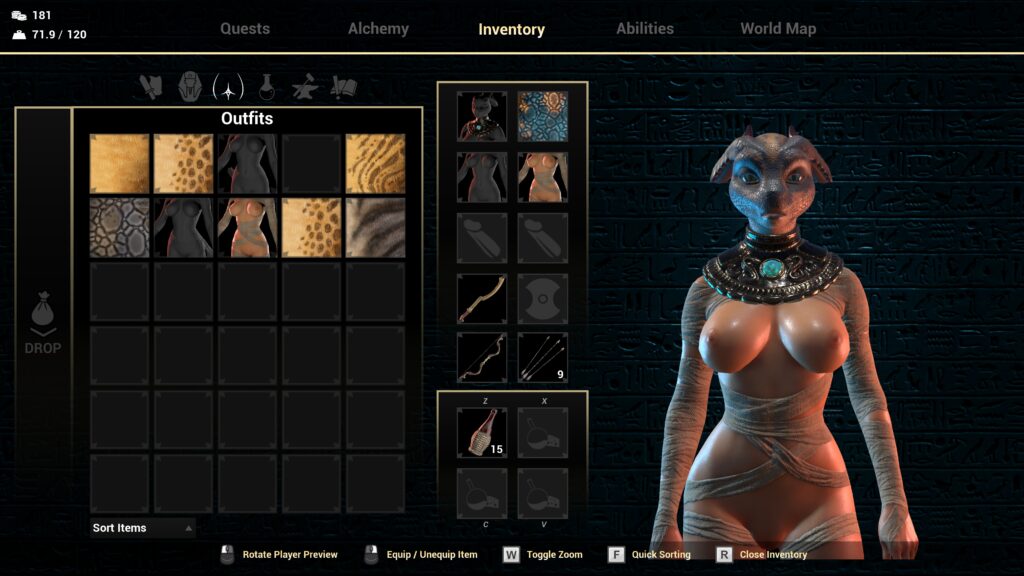Click the equipped curved staff weapon slot
The height and width of the screenshot is (576, 1024).
click(482, 298)
